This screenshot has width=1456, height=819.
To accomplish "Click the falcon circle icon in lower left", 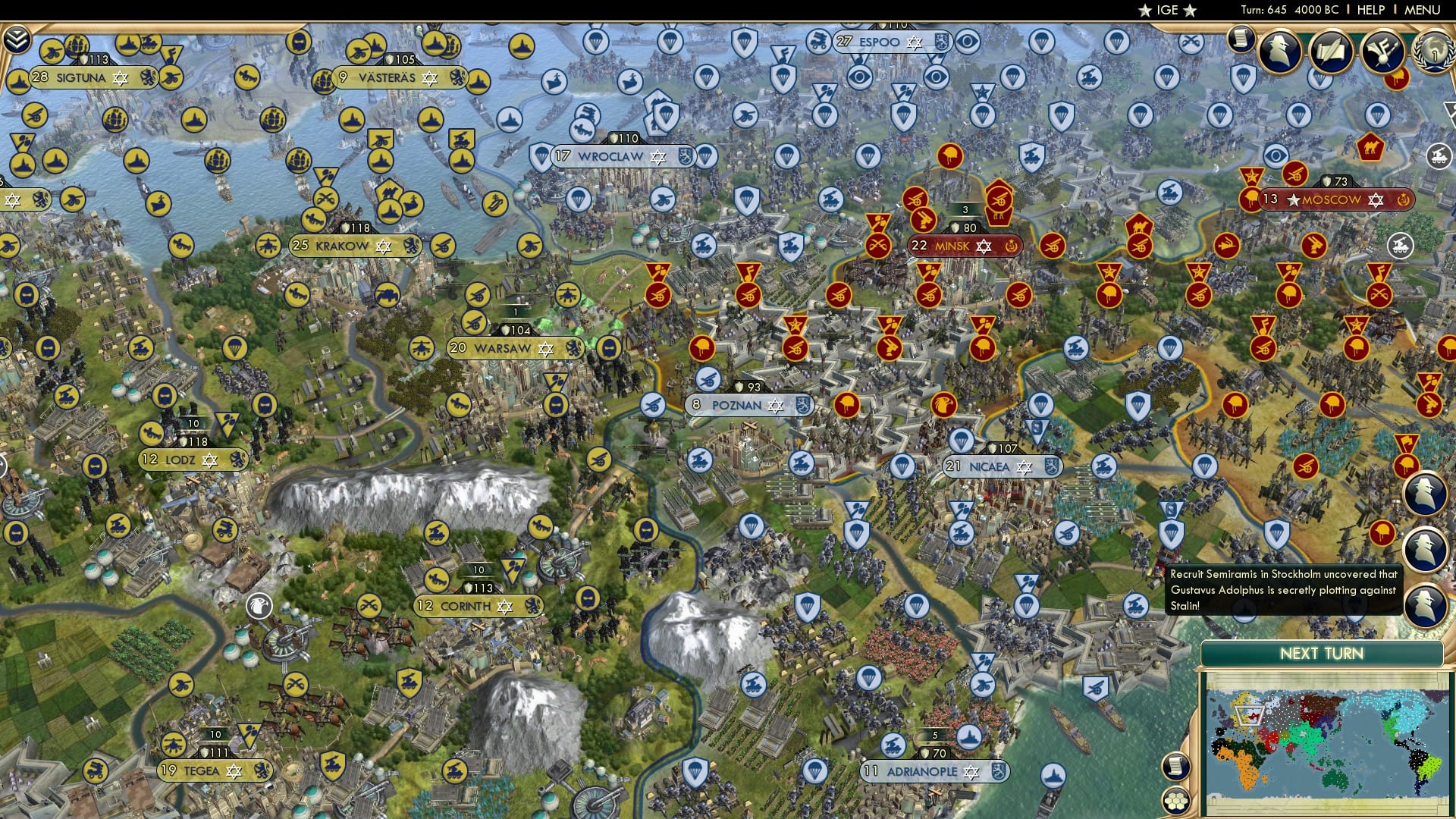I will pos(259,604).
